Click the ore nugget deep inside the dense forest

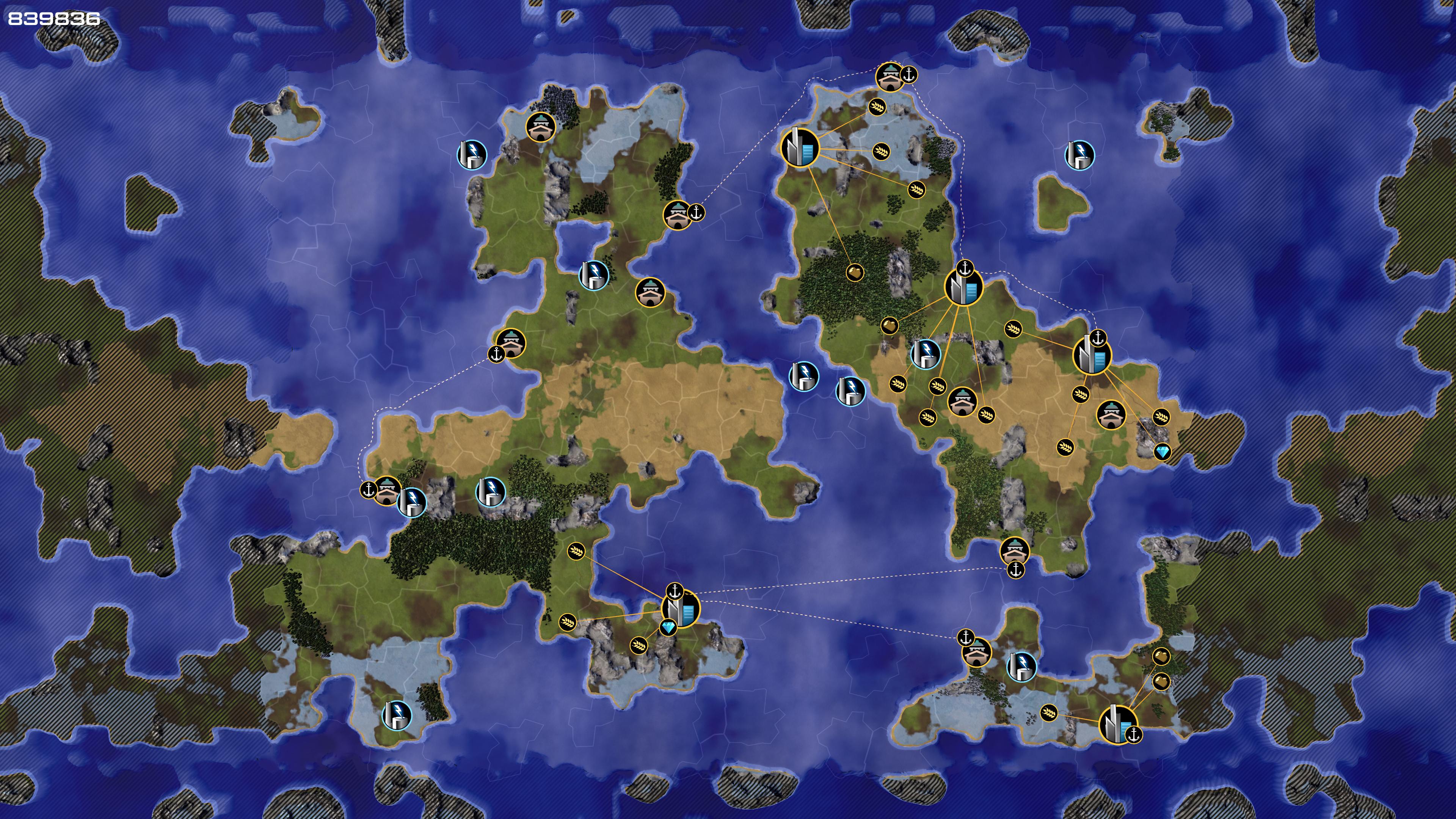855,273
